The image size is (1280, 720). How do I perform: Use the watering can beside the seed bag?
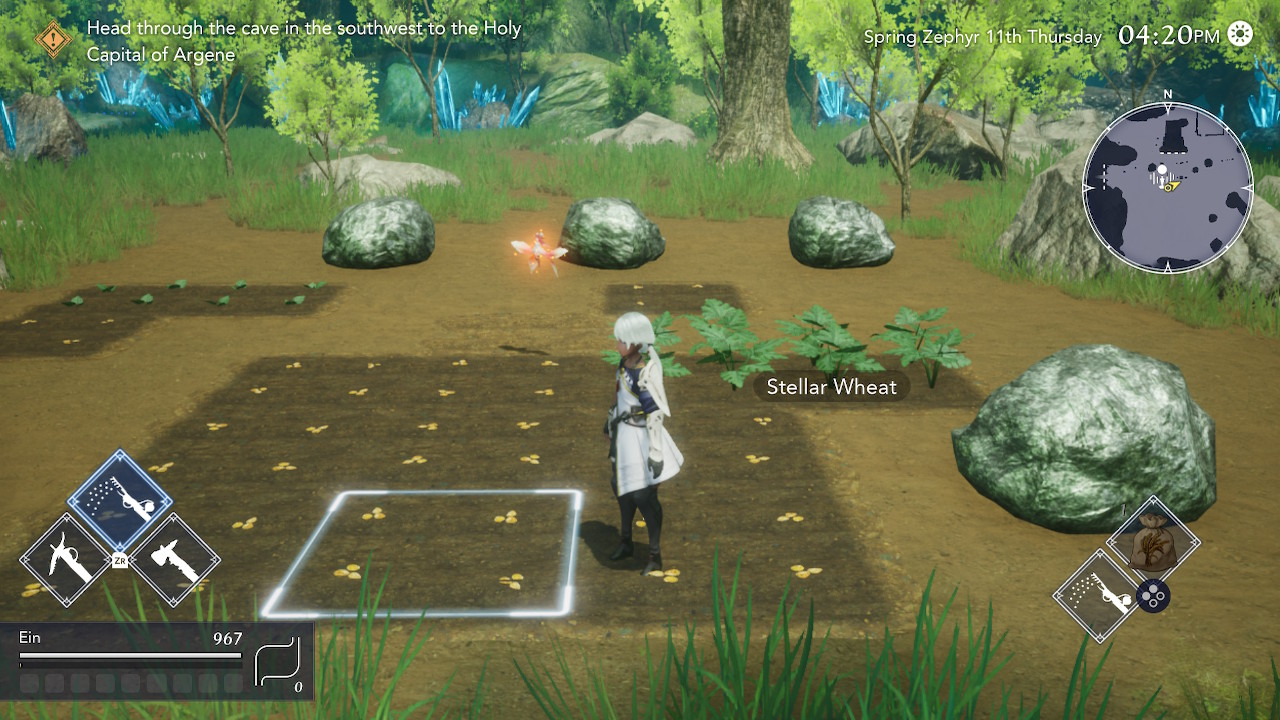(x=1098, y=597)
